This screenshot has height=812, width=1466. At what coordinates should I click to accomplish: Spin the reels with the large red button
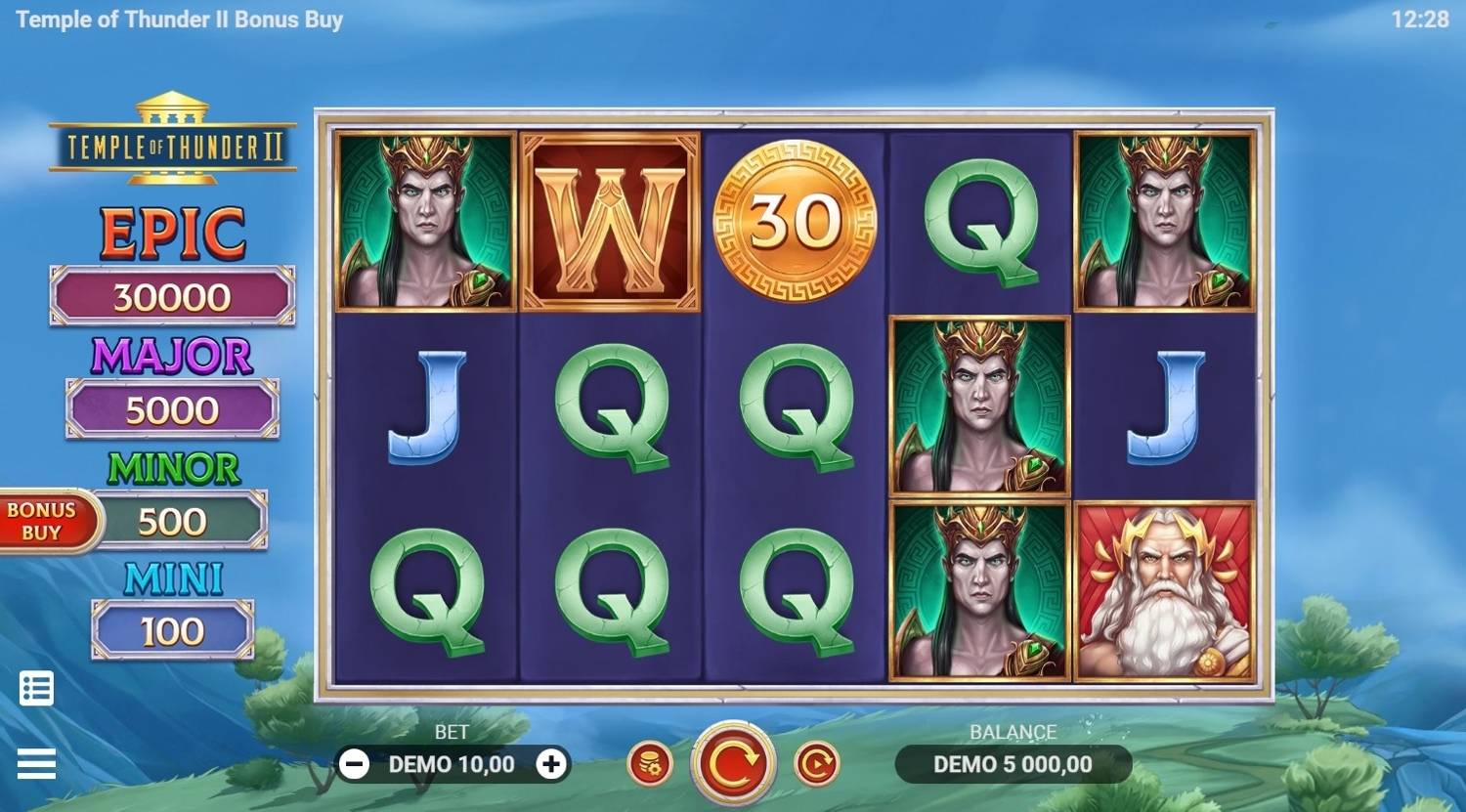[733, 764]
